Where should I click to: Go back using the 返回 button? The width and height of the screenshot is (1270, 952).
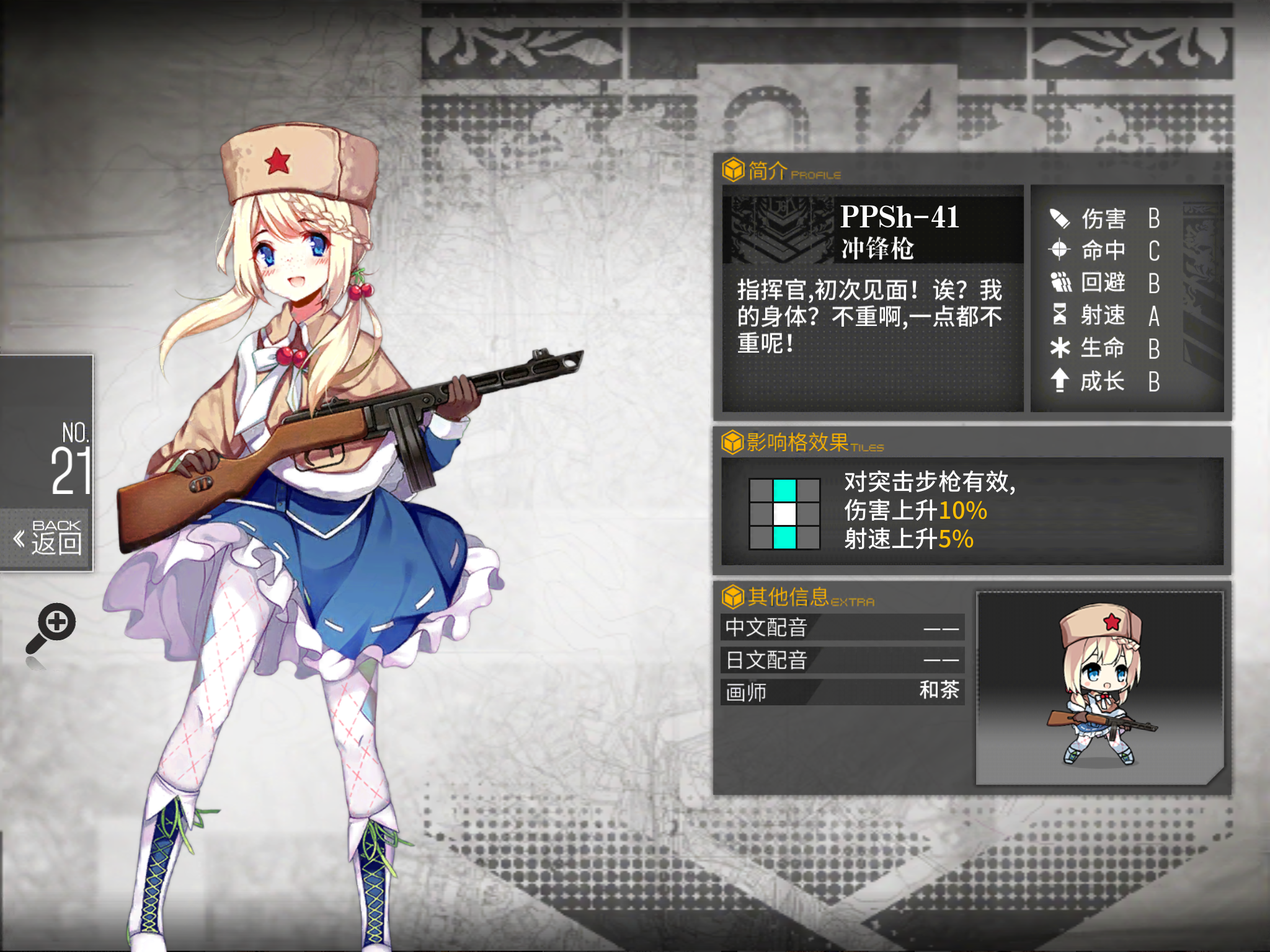coord(48,538)
